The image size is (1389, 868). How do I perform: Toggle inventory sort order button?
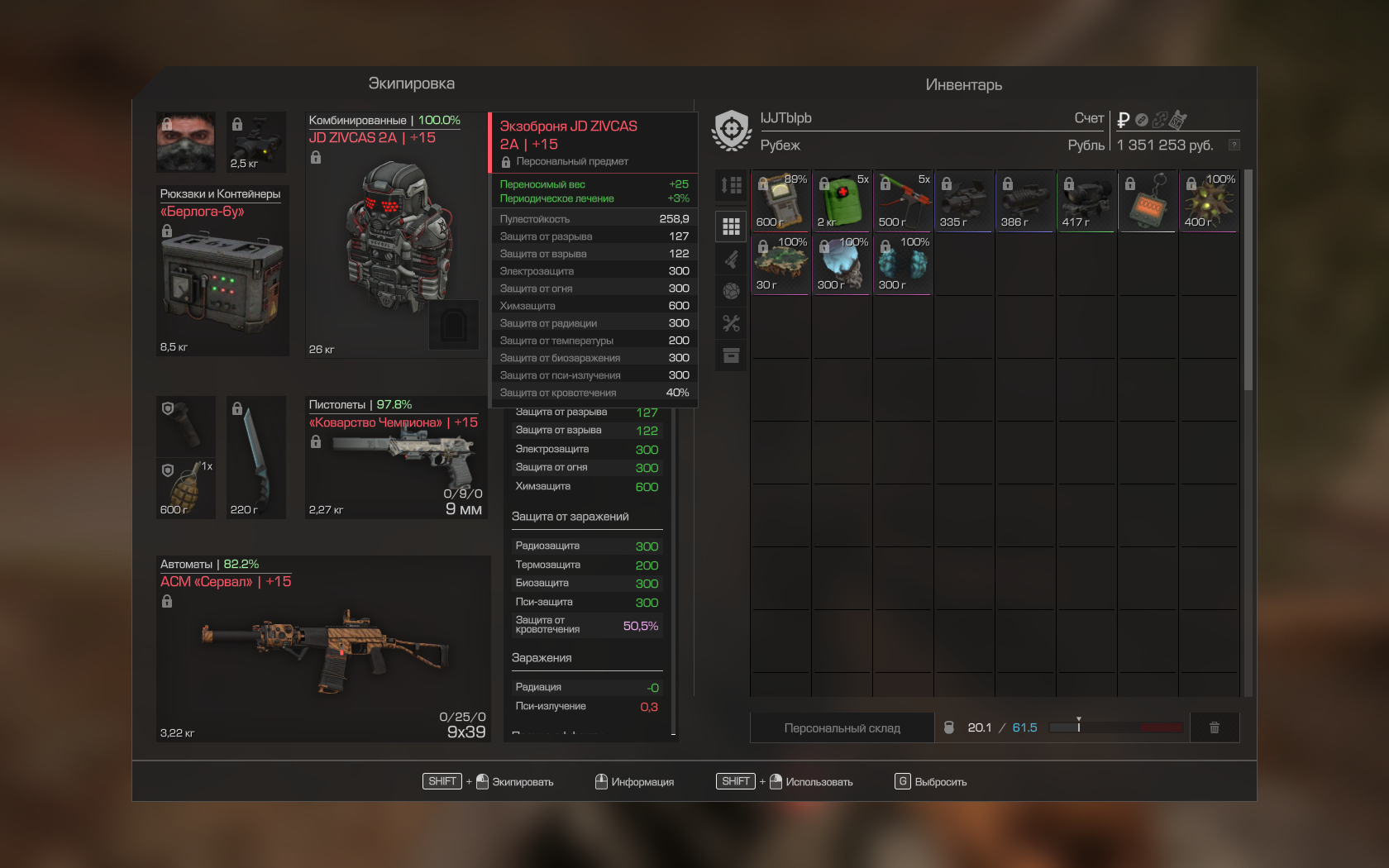pyautogui.click(x=731, y=185)
